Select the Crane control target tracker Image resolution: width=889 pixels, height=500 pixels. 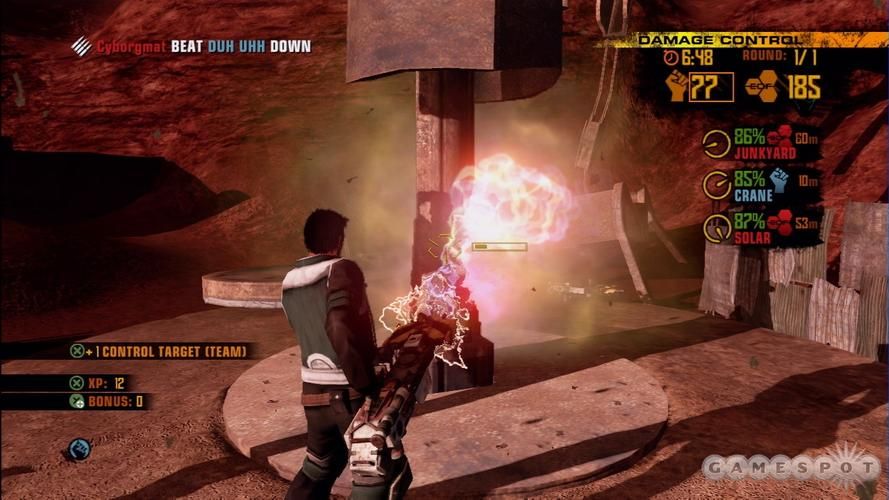click(759, 185)
